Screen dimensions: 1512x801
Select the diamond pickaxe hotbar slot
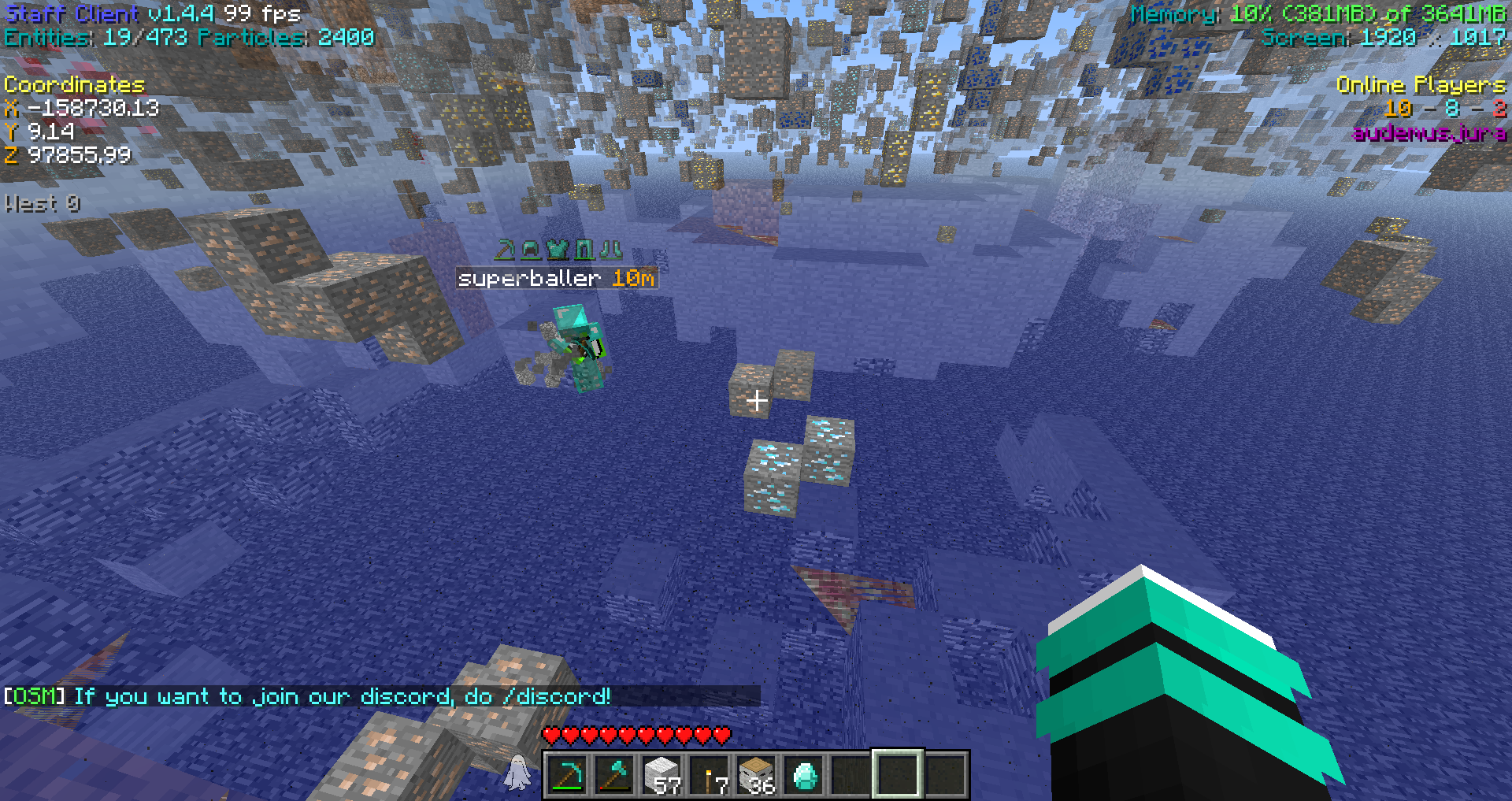pyautogui.click(x=567, y=775)
